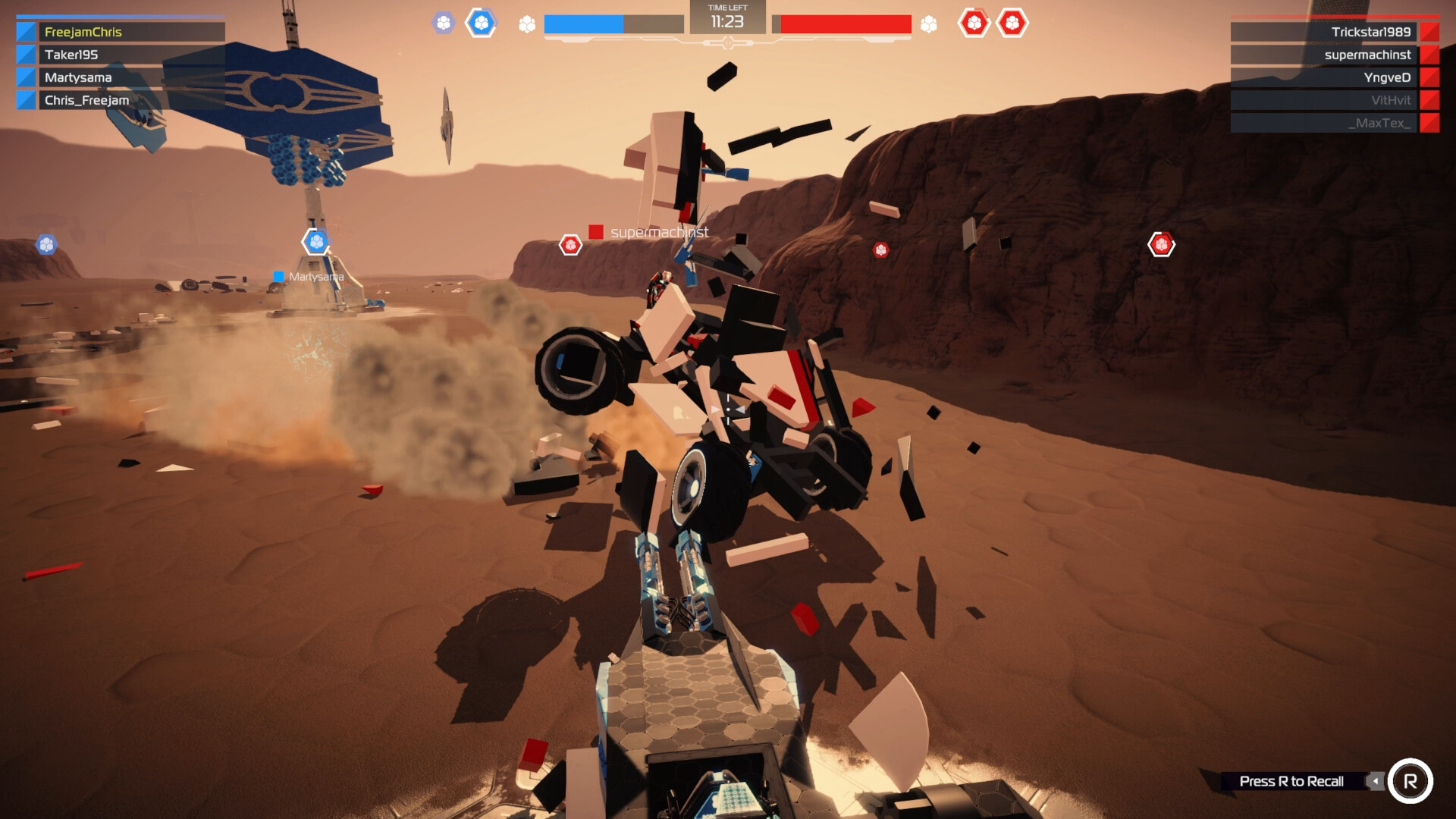1456x819 pixels.
Task: Click the supermachinst enemy nameplate
Action: click(x=658, y=232)
